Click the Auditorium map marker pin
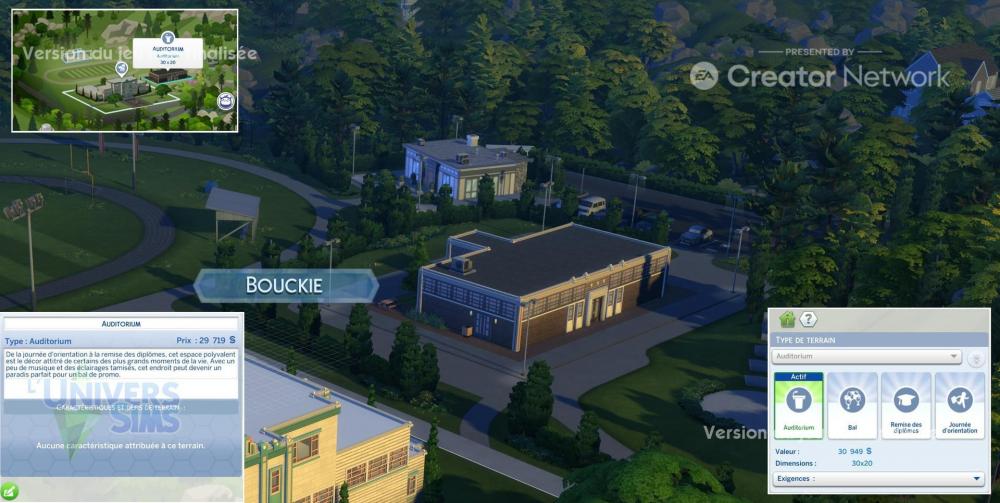1000x503 pixels. (166, 37)
